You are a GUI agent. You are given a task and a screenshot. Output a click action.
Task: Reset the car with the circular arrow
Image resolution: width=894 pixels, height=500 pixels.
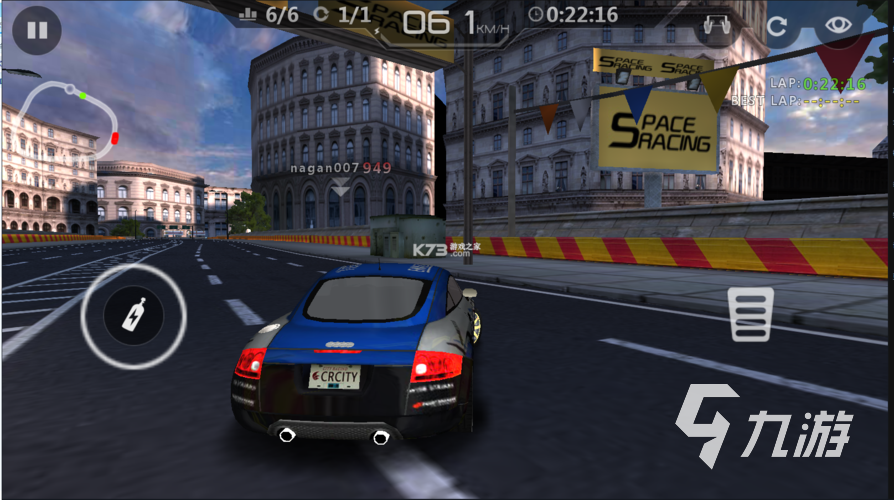pos(777,25)
